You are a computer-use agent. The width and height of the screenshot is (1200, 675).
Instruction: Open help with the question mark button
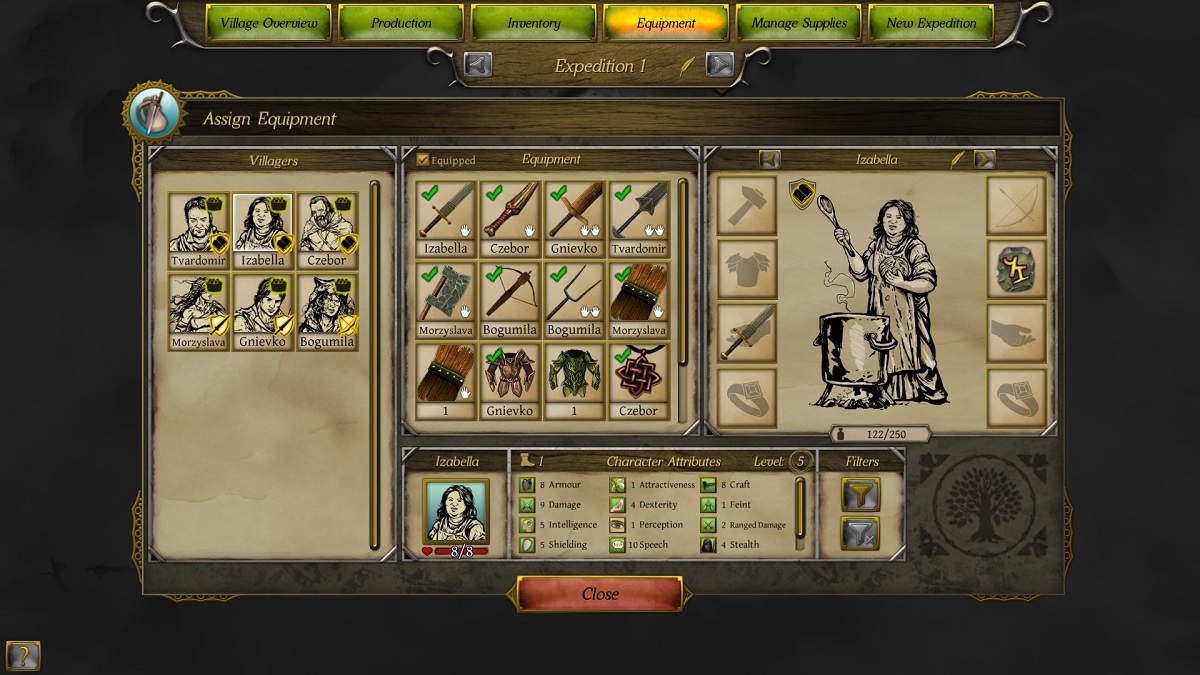22,656
